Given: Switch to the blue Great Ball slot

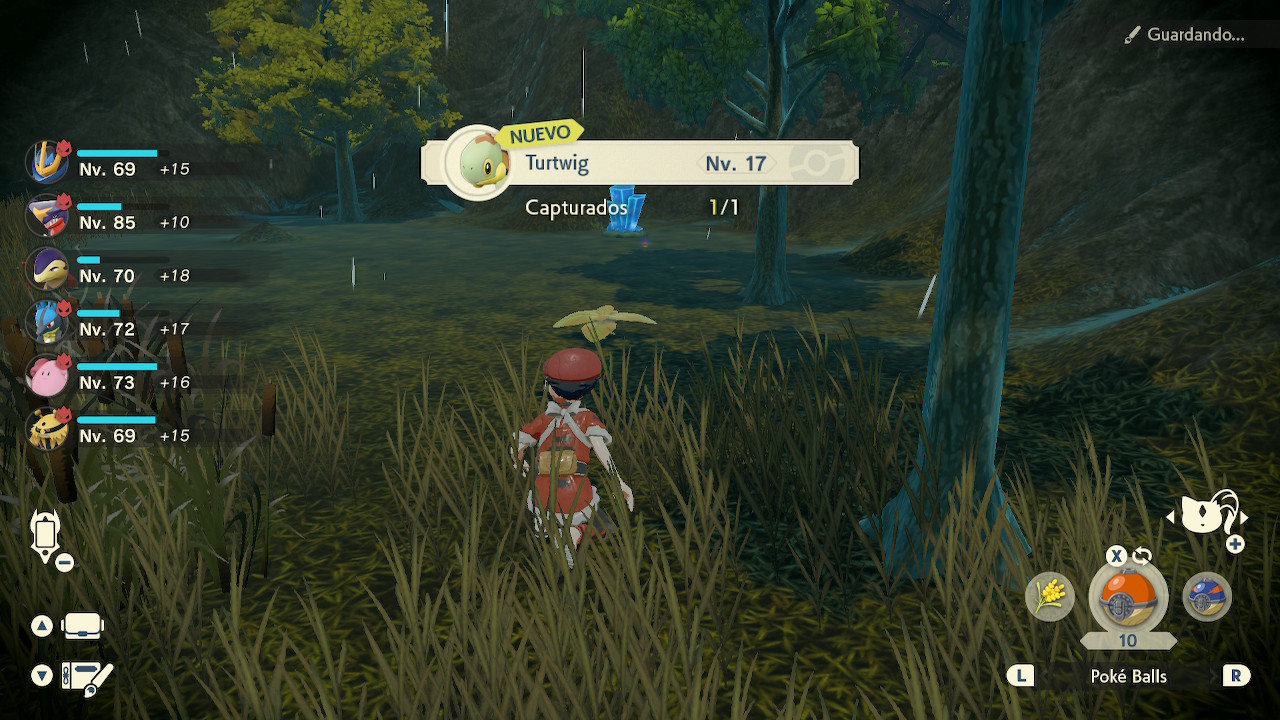Looking at the screenshot, I should (x=1206, y=597).
